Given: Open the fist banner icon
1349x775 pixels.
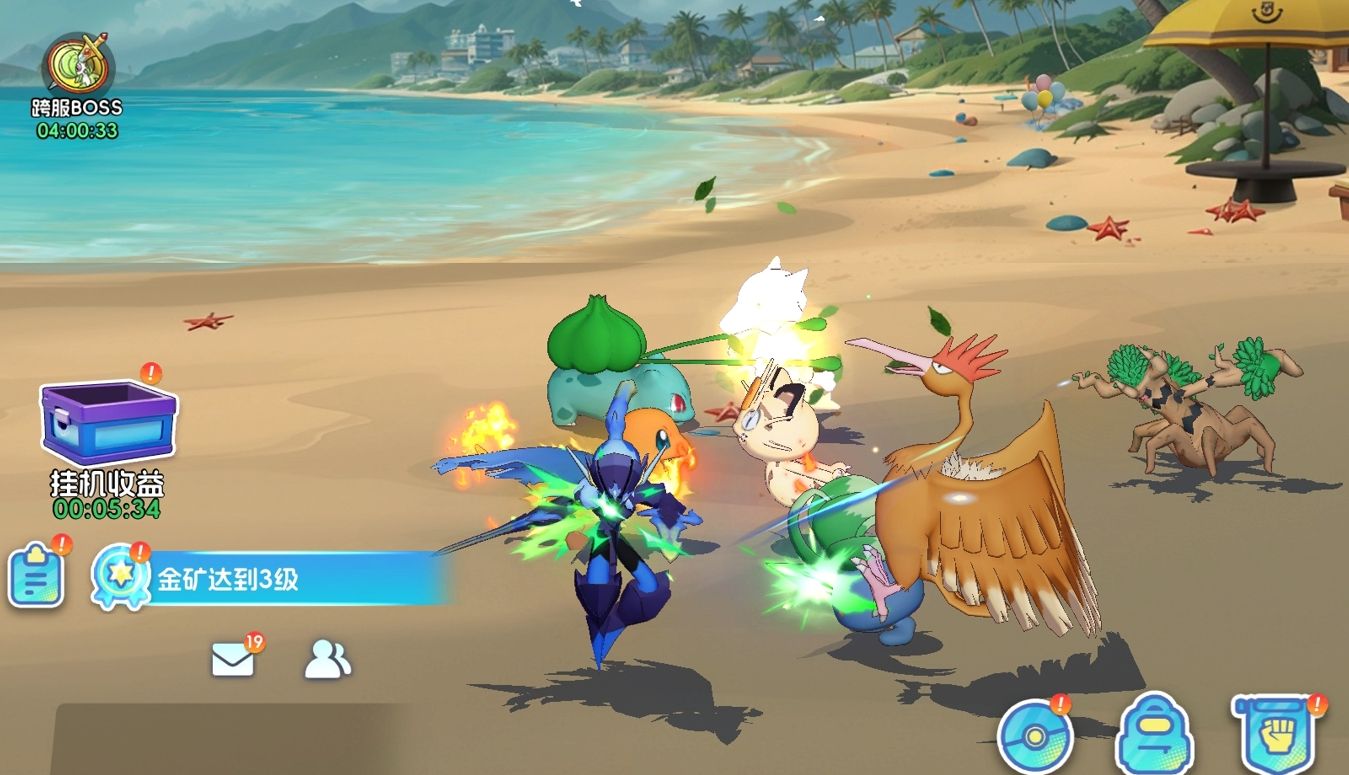Looking at the screenshot, I should point(1274,735).
